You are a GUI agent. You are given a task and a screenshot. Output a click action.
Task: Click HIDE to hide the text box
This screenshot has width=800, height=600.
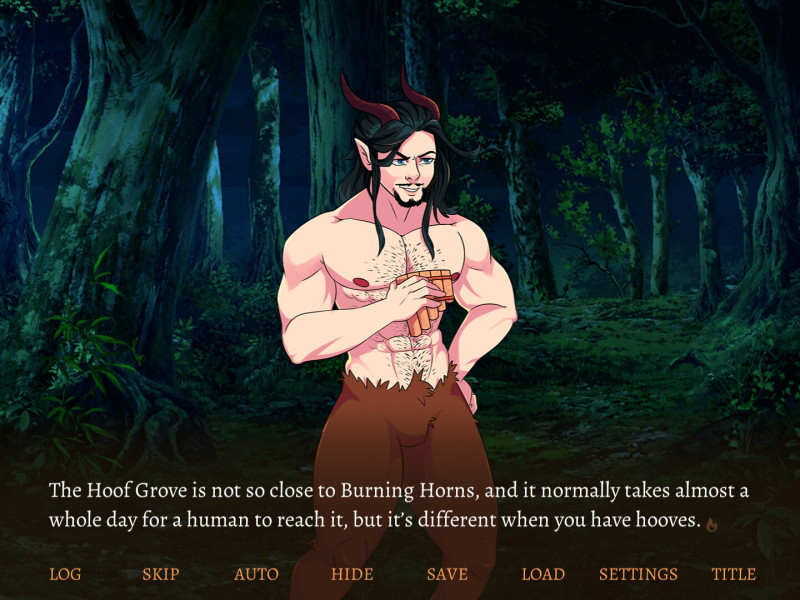coord(352,574)
